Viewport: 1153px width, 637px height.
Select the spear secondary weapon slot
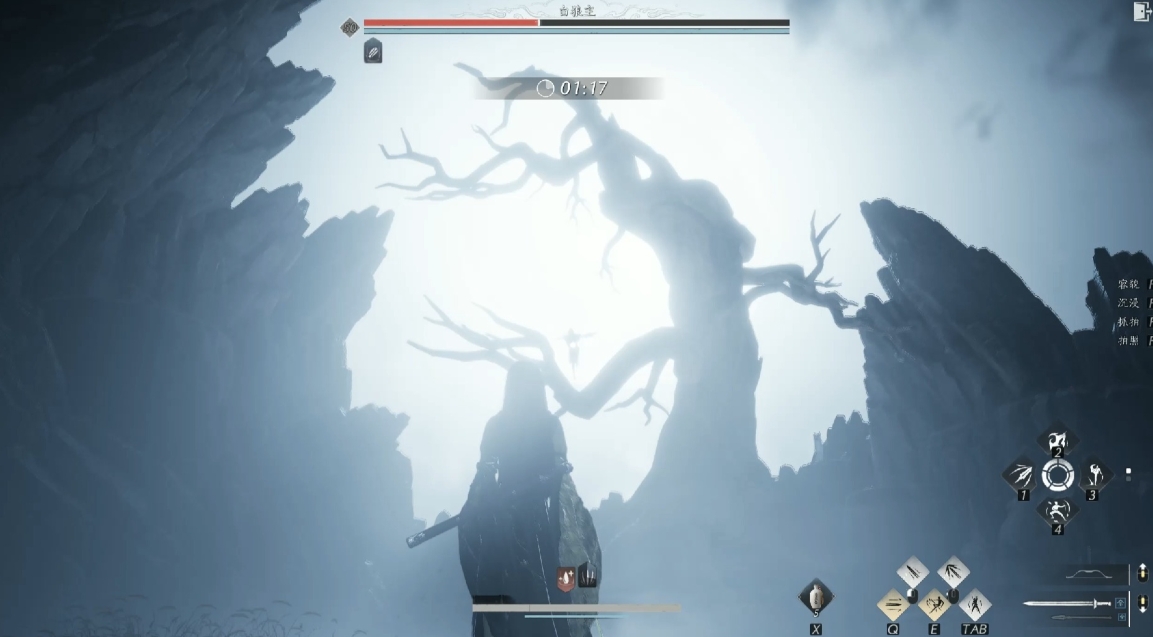[x=1082, y=619]
